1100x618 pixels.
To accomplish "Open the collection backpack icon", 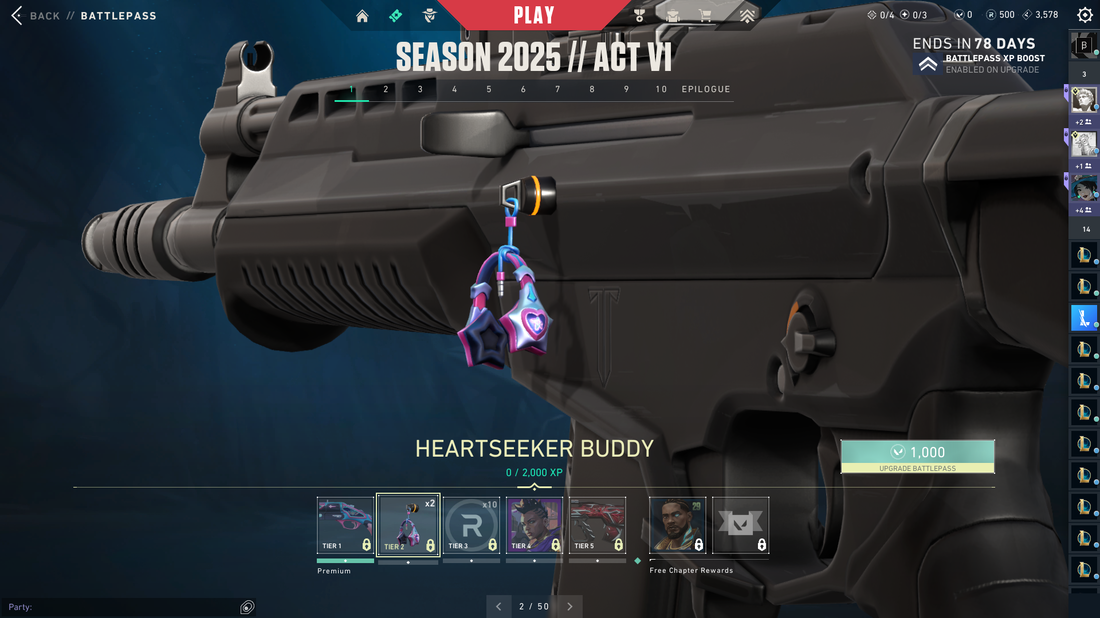I will (673, 16).
